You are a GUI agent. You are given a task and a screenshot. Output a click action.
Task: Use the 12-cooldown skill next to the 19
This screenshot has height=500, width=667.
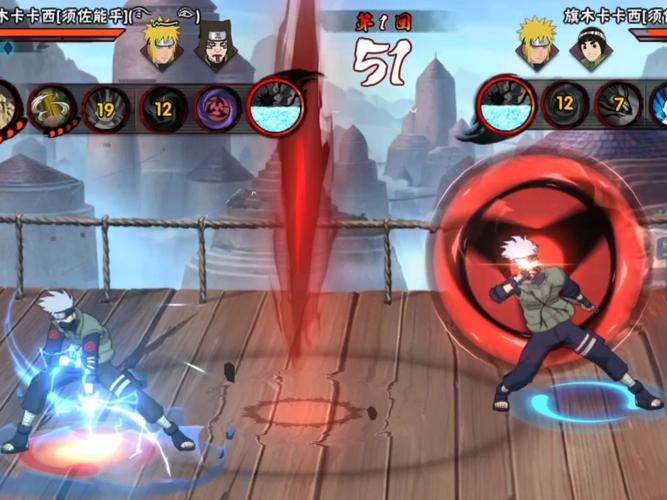point(163,107)
